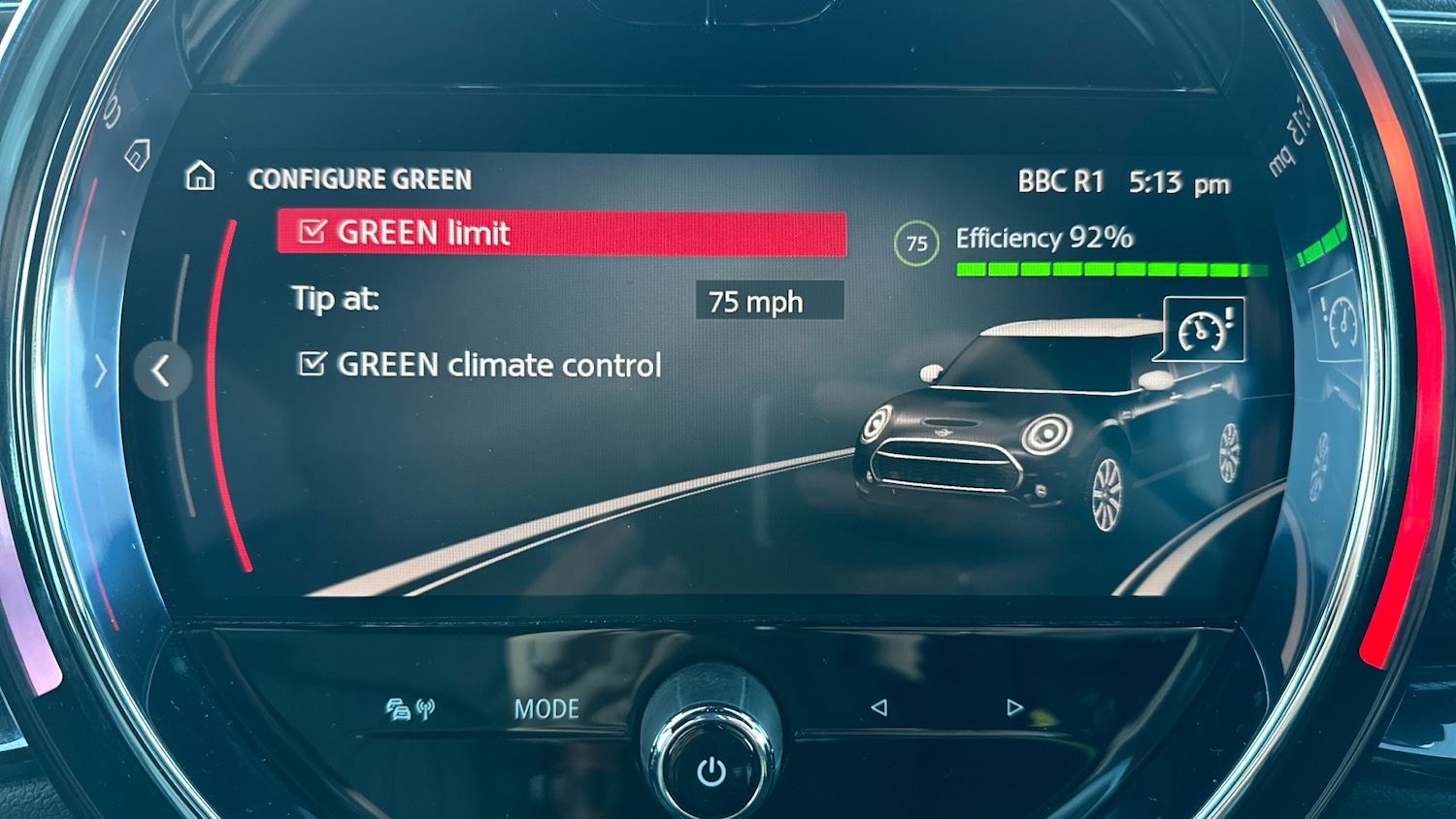Tap the MODE button
Viewport: 1456px width, 819px height.
546,709
